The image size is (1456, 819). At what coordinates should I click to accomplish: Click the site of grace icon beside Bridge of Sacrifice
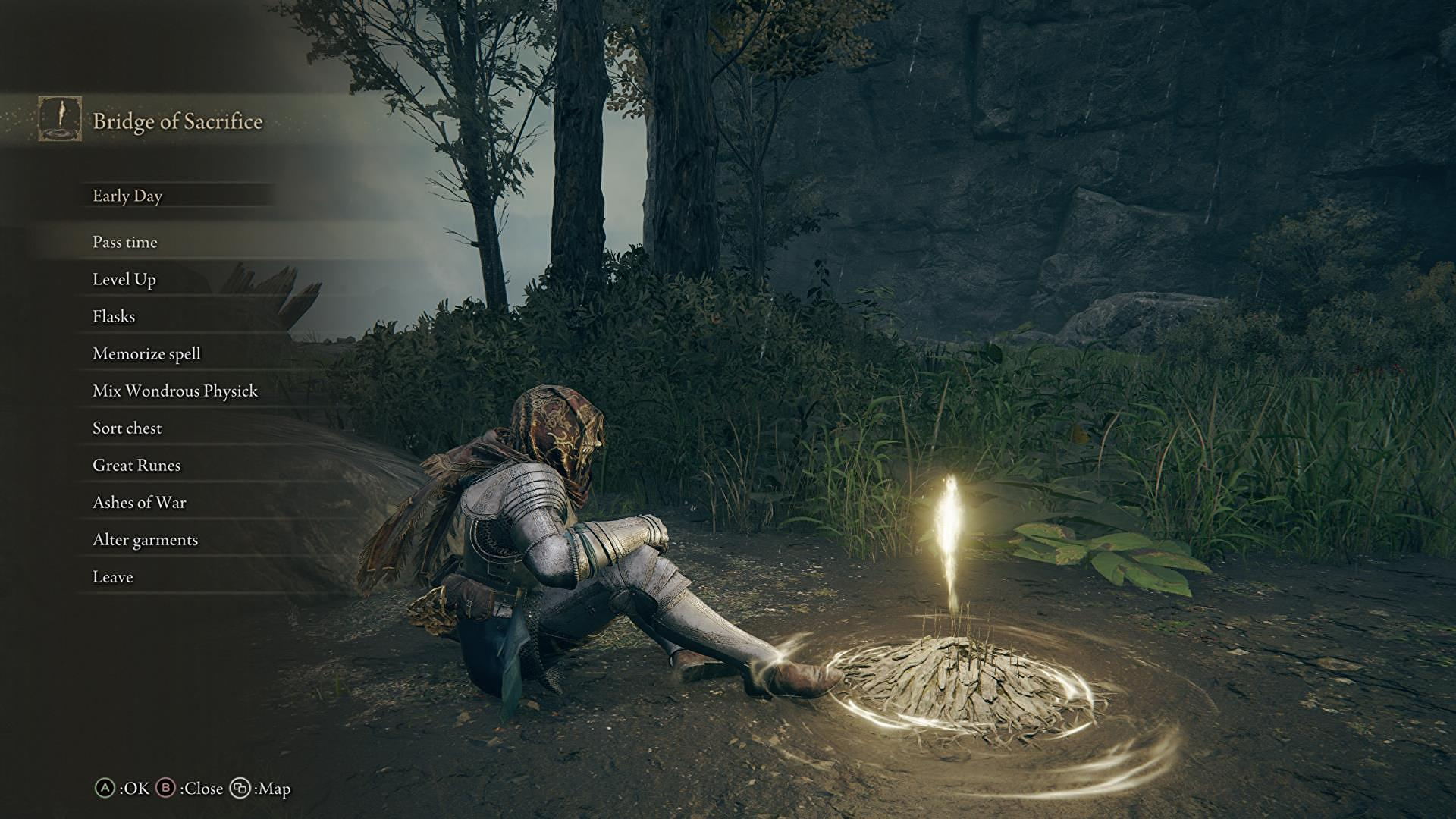pyautogui.click(x=61, y=119)
